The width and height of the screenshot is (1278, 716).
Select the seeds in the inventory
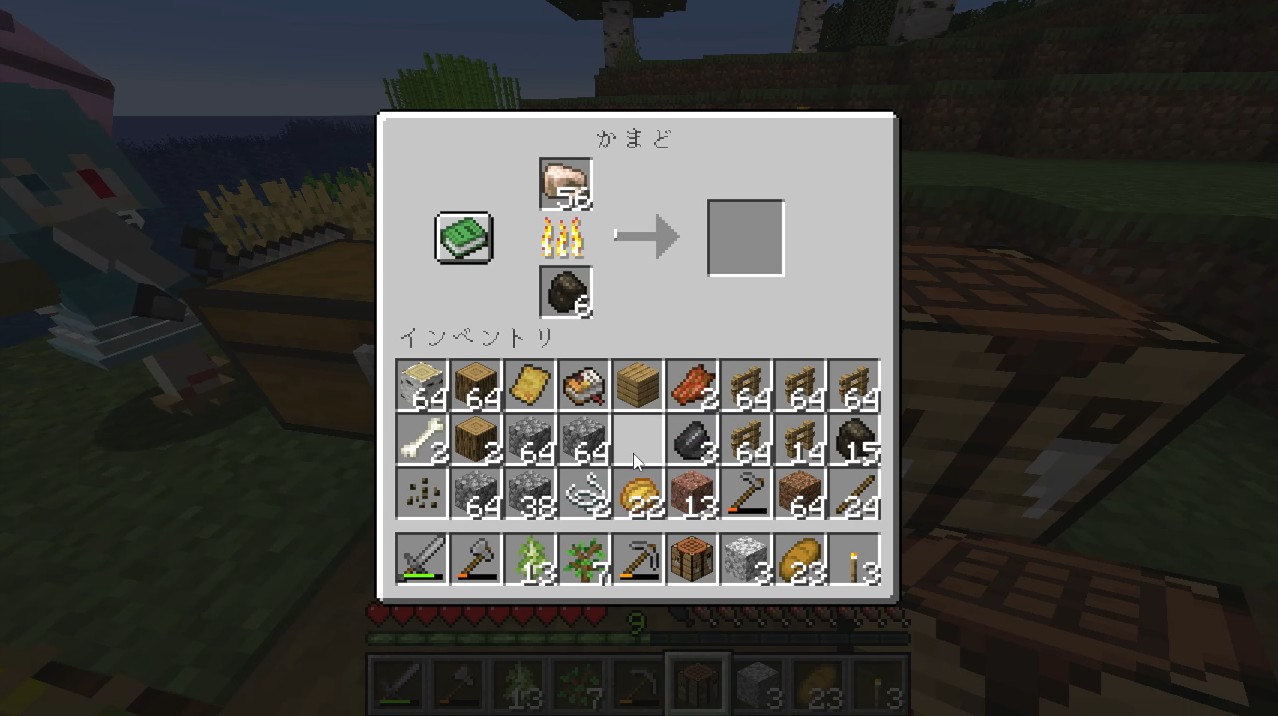[422, 493]
